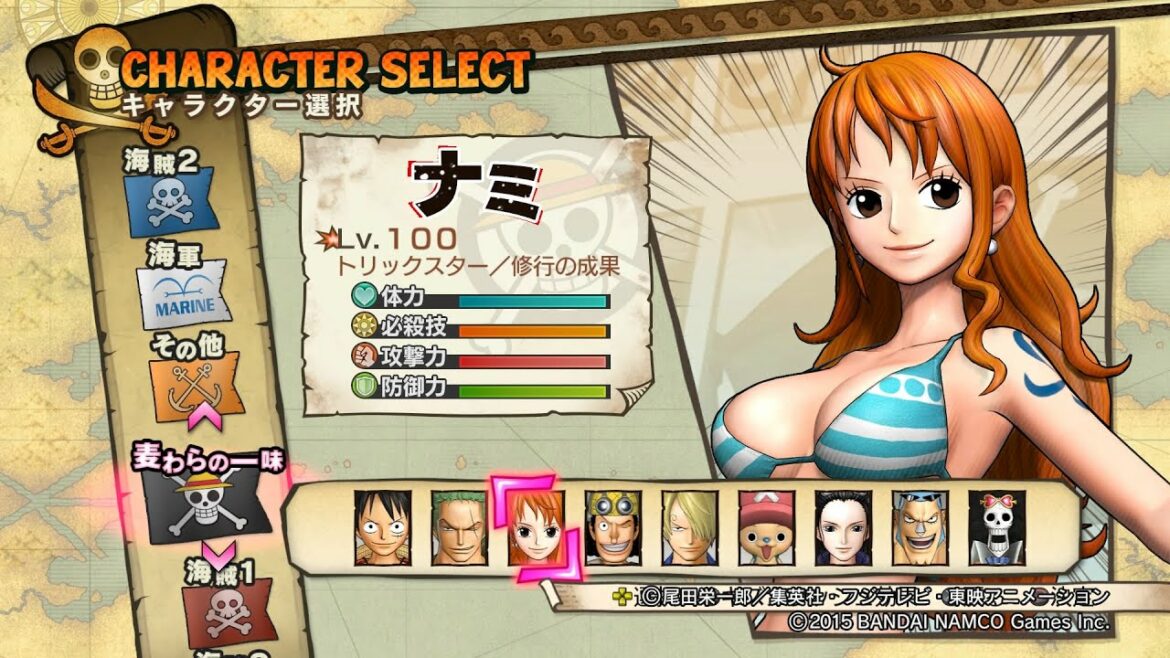
Task: Select Brook's skeleton portrait
Action: (x=997, y=527)
